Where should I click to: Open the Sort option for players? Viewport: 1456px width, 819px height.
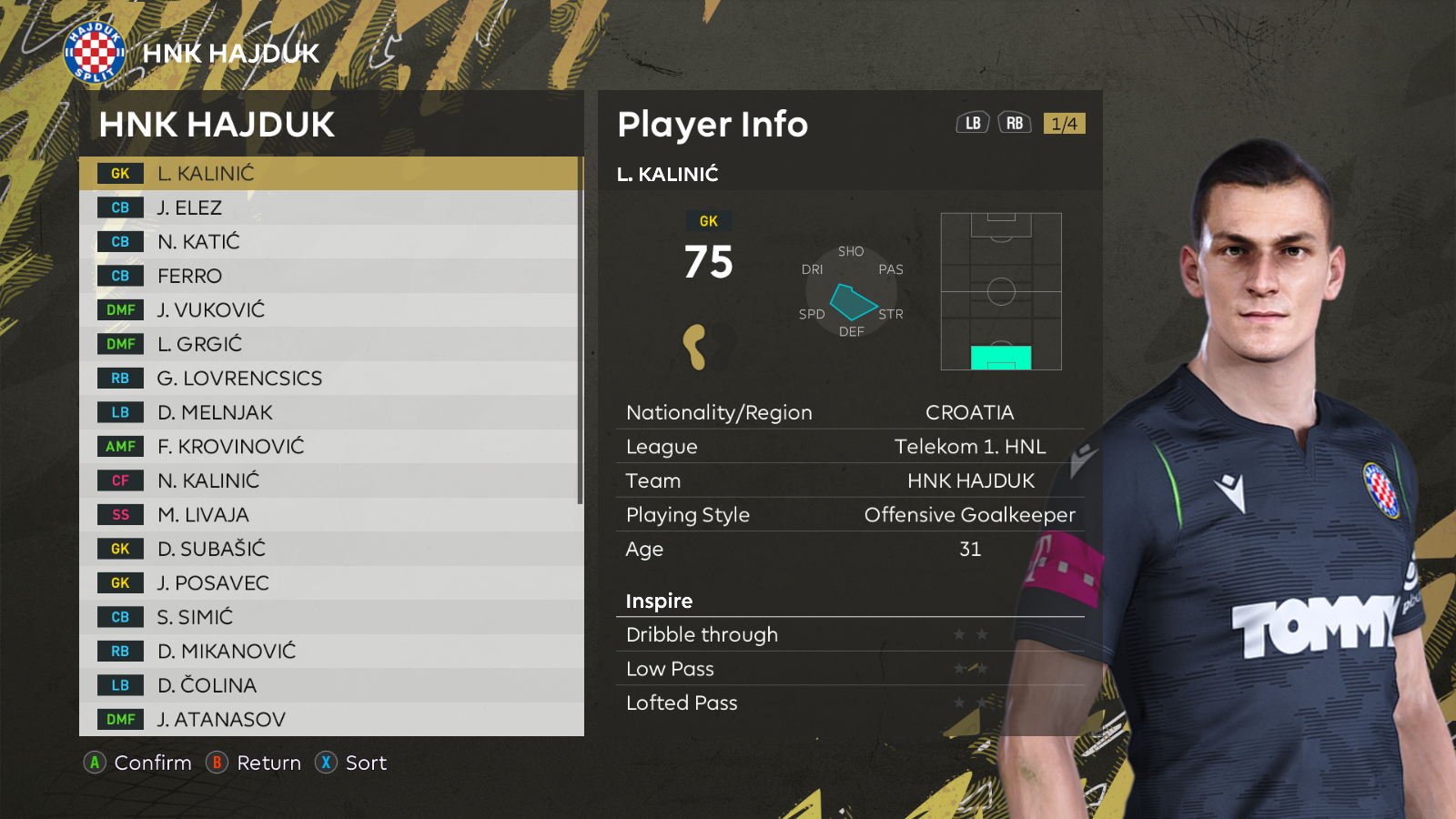(351, 763)
